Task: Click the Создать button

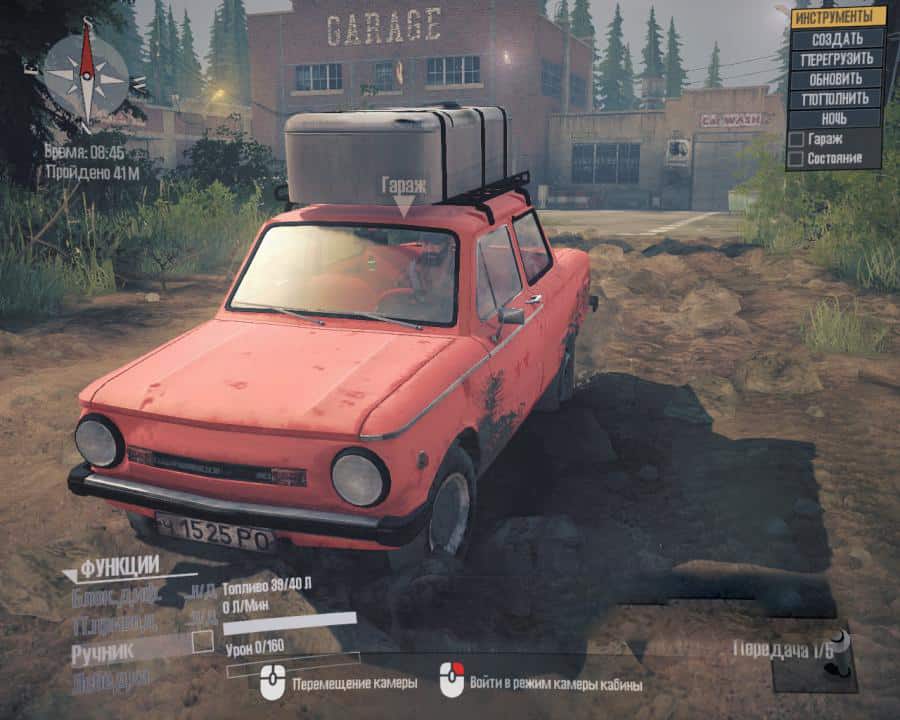Action: [837, 38]
